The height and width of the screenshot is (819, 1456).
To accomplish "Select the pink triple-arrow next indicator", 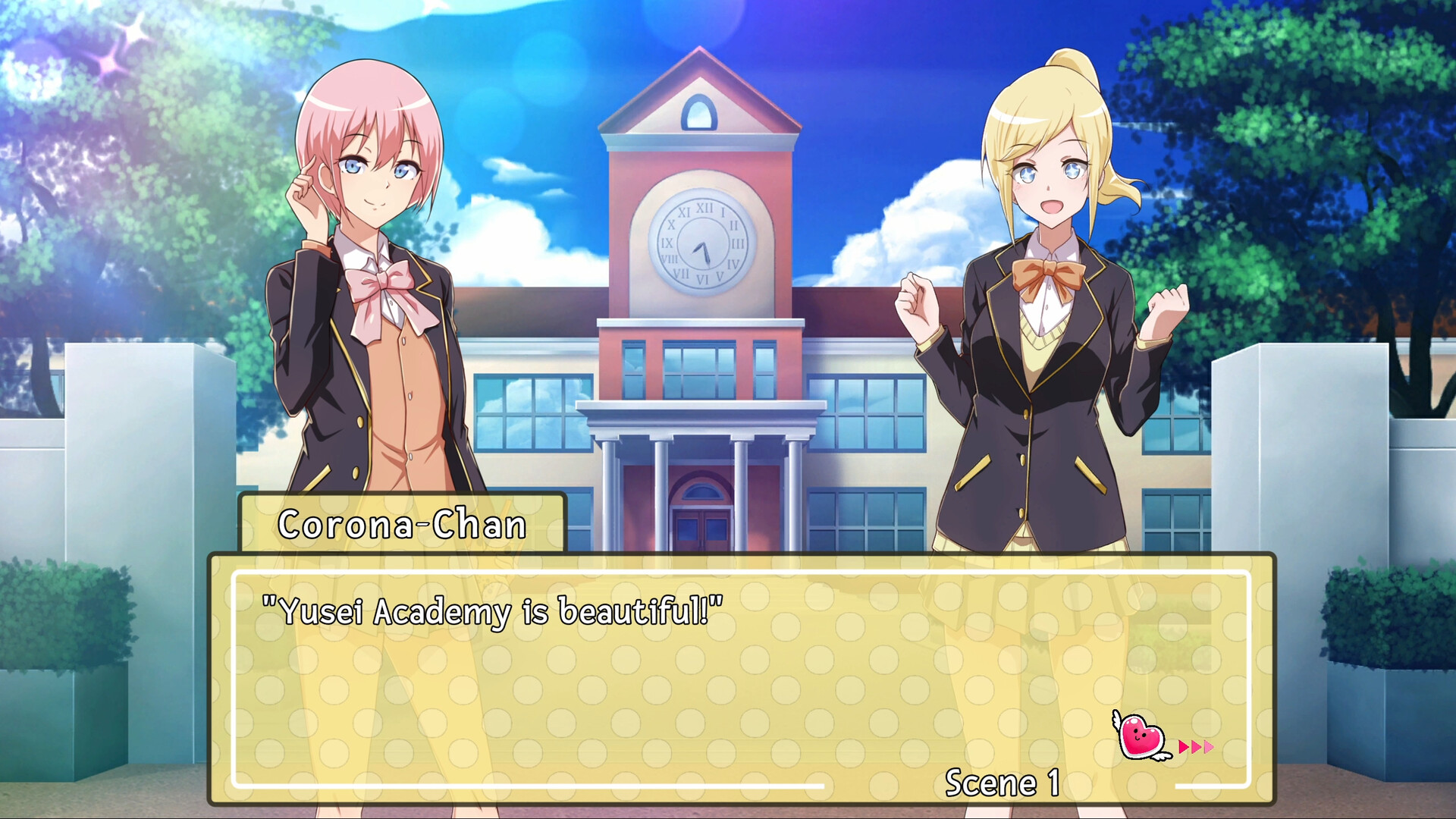I will pos(1196,748).
